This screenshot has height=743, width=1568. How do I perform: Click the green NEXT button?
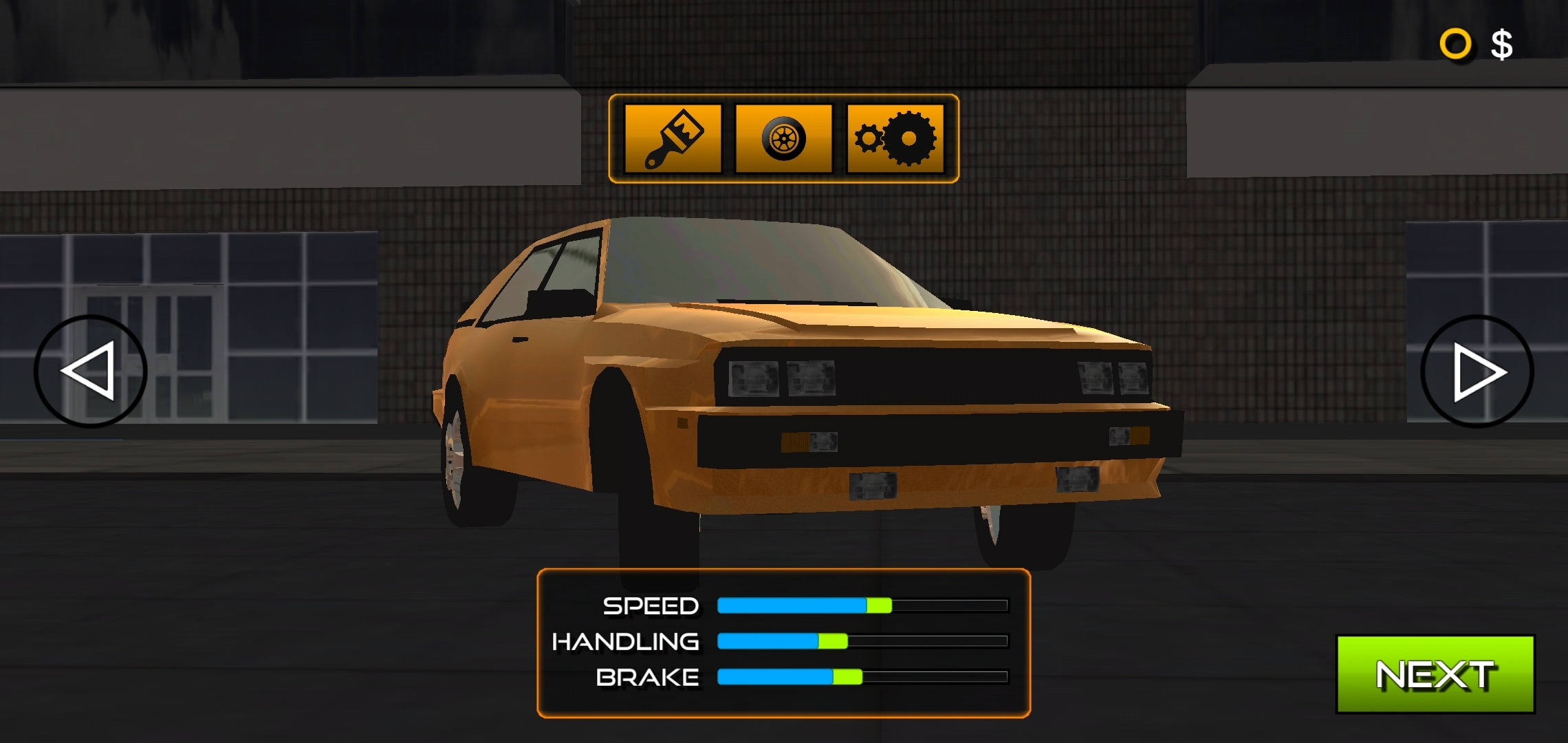click(1435, 674)
